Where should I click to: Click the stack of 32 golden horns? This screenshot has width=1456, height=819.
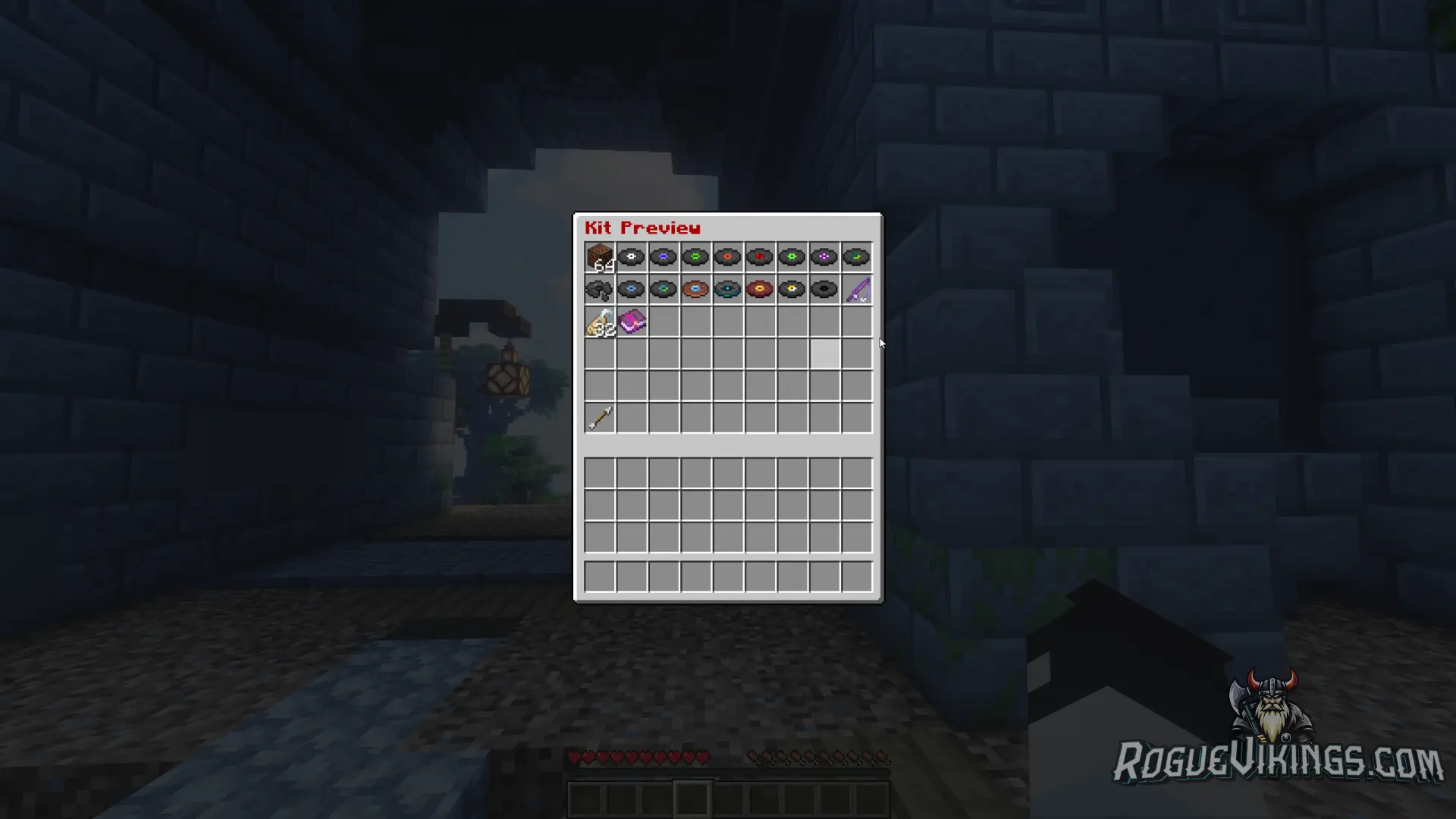click(601, 322)
